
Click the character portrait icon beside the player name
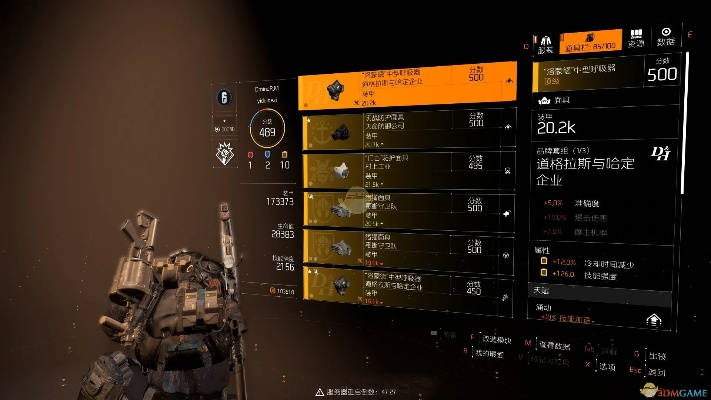coord(223,99)
